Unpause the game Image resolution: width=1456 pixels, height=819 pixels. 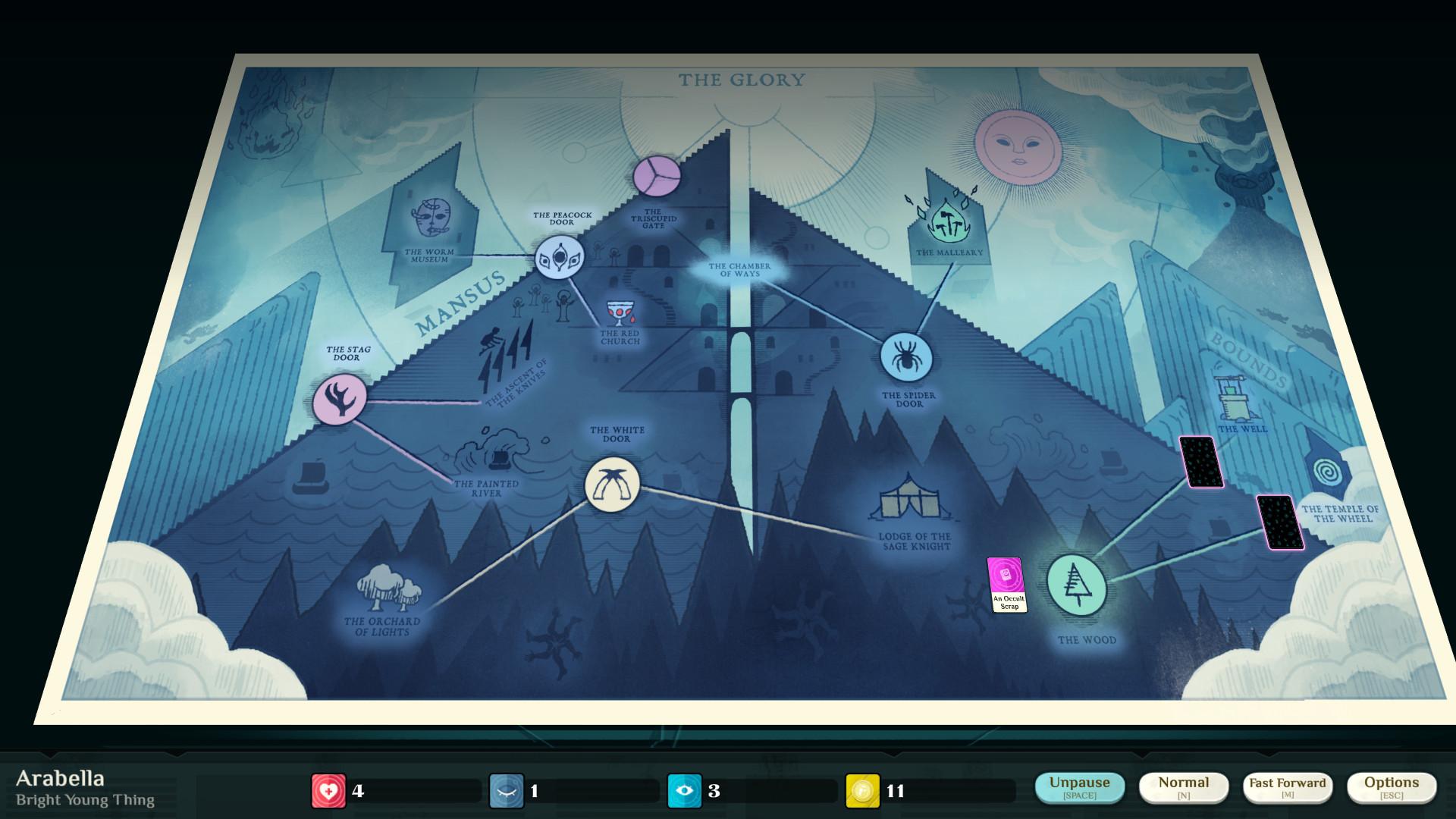1080,787
